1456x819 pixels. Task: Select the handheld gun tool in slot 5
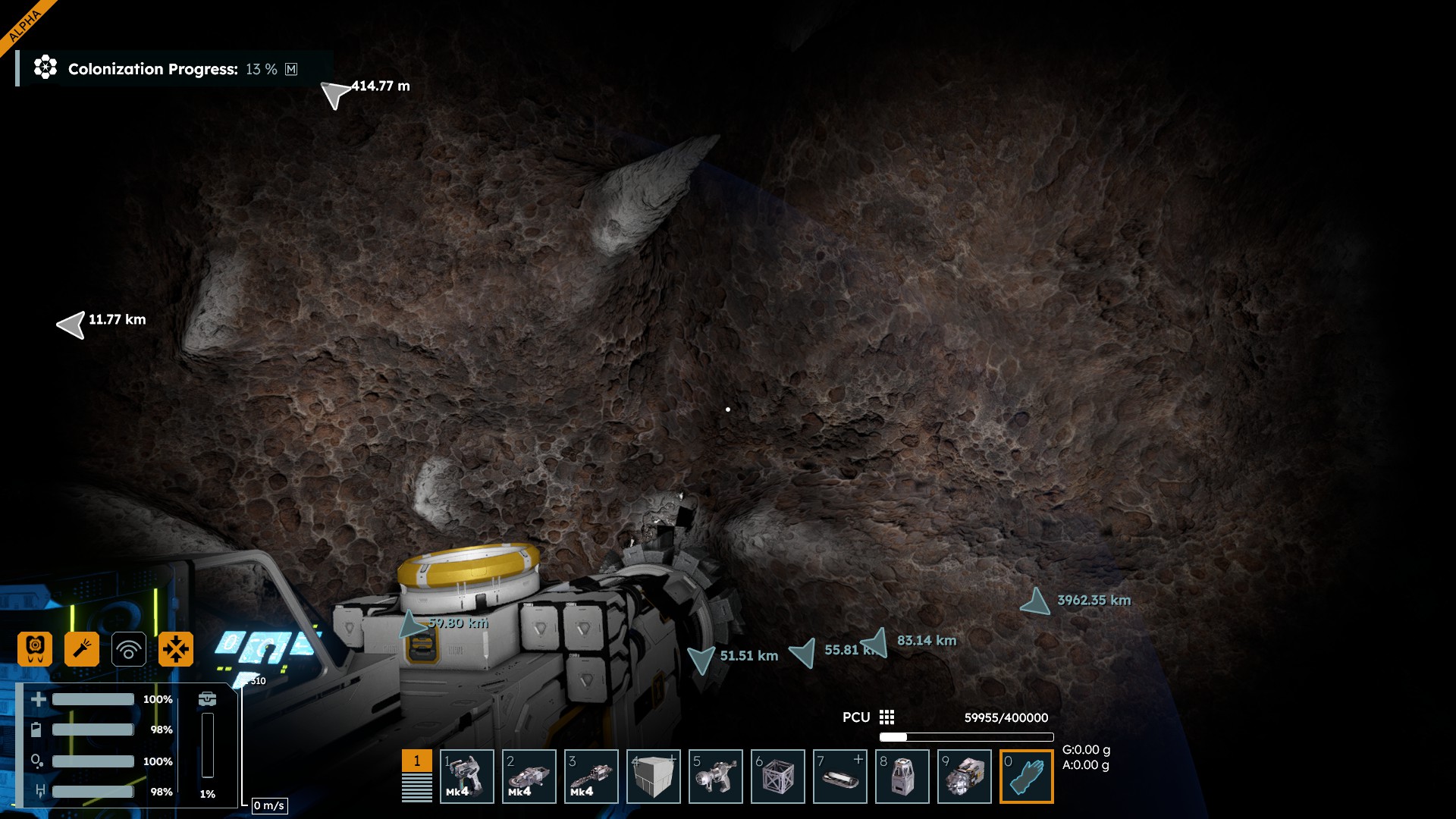pos(716,777)
